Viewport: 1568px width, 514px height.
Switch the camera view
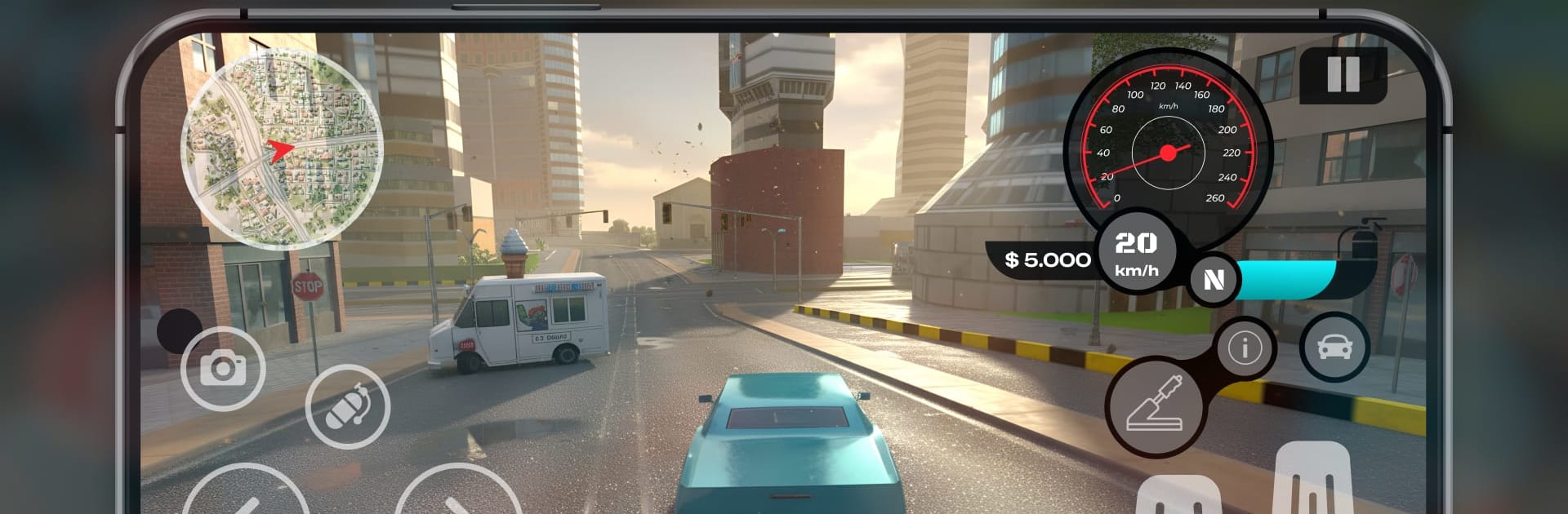pos(223,369)
